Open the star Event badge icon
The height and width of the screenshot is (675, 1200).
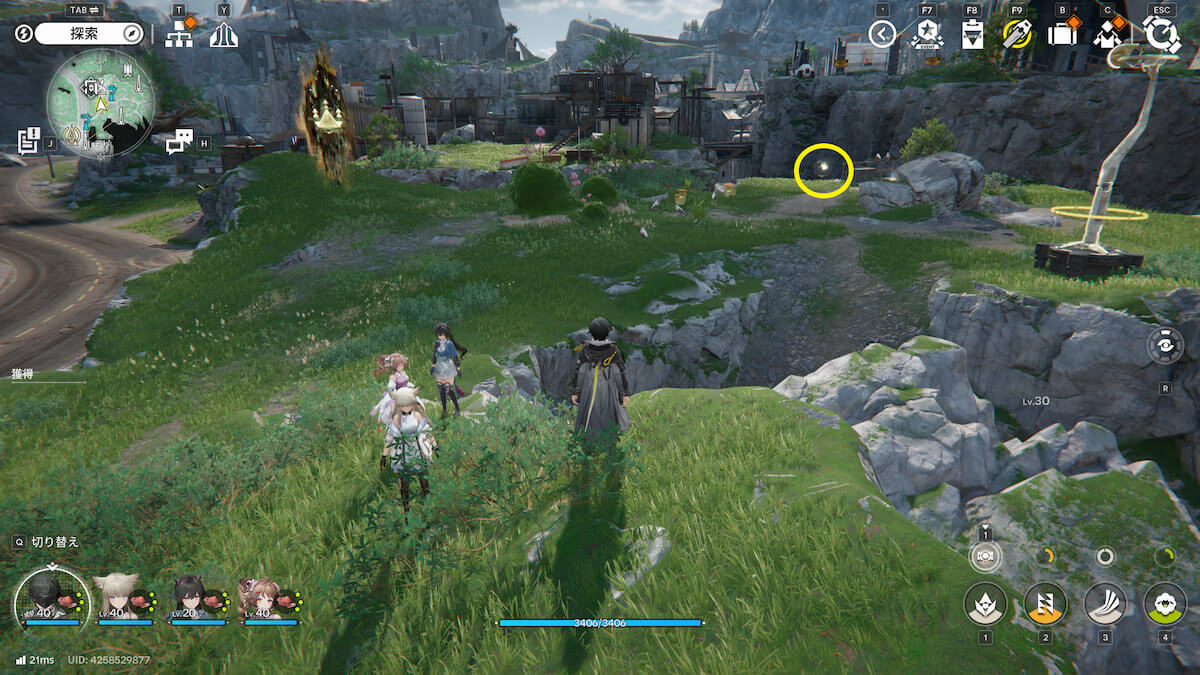coord(927,35)
